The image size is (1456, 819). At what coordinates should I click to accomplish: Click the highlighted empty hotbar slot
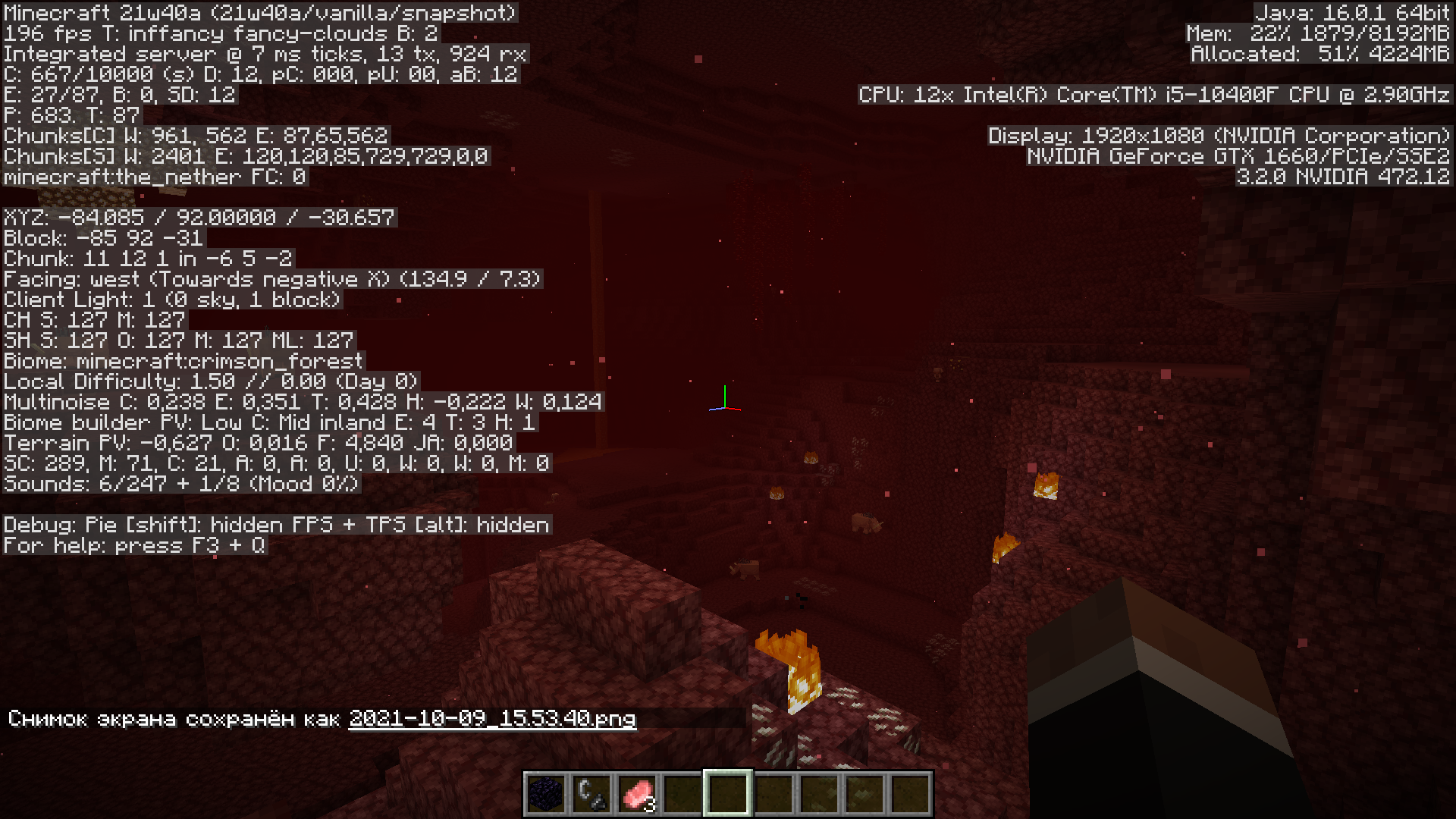(x=728, y=793)
